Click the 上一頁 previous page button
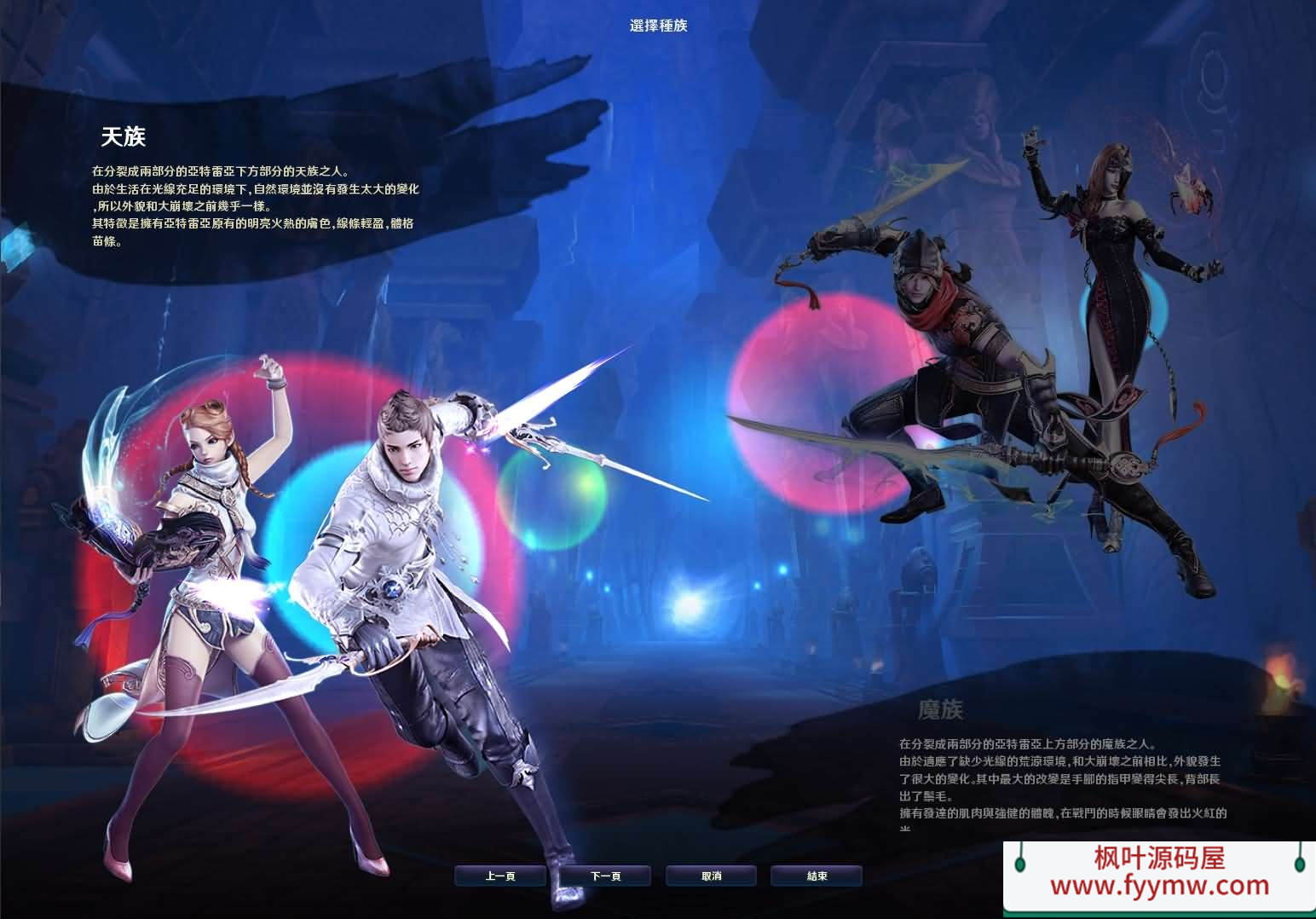 point(500,875)
